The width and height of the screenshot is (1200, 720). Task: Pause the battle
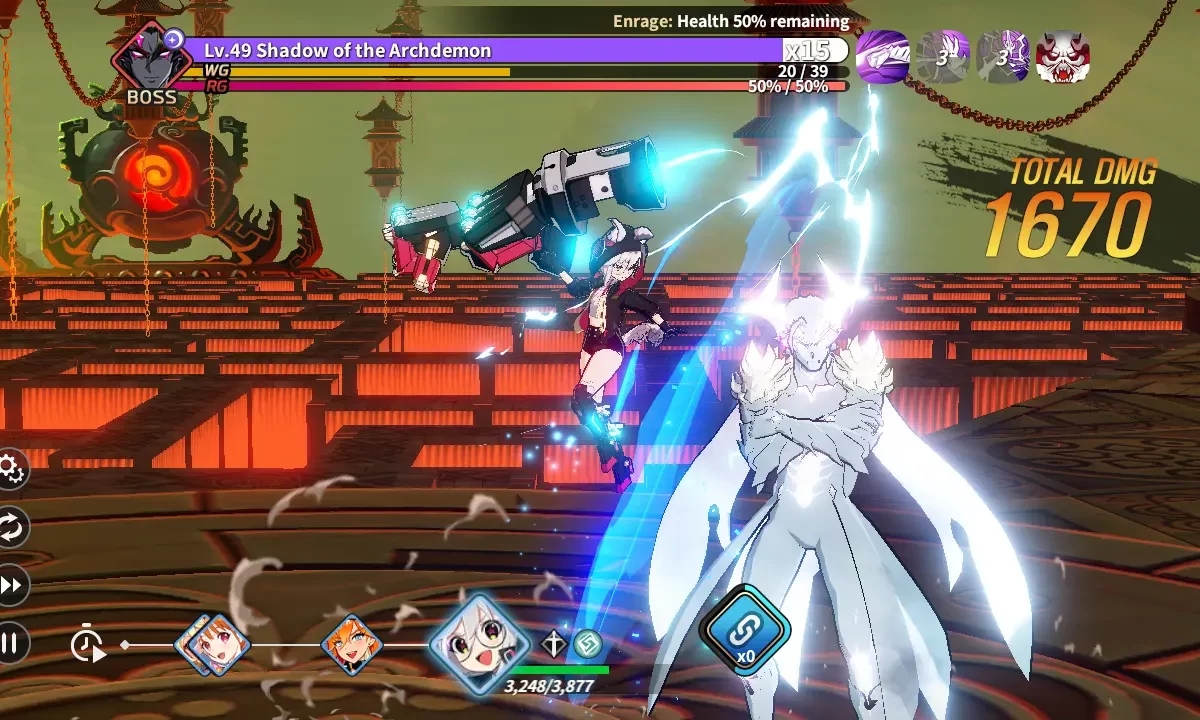click(x=10, y=643)
